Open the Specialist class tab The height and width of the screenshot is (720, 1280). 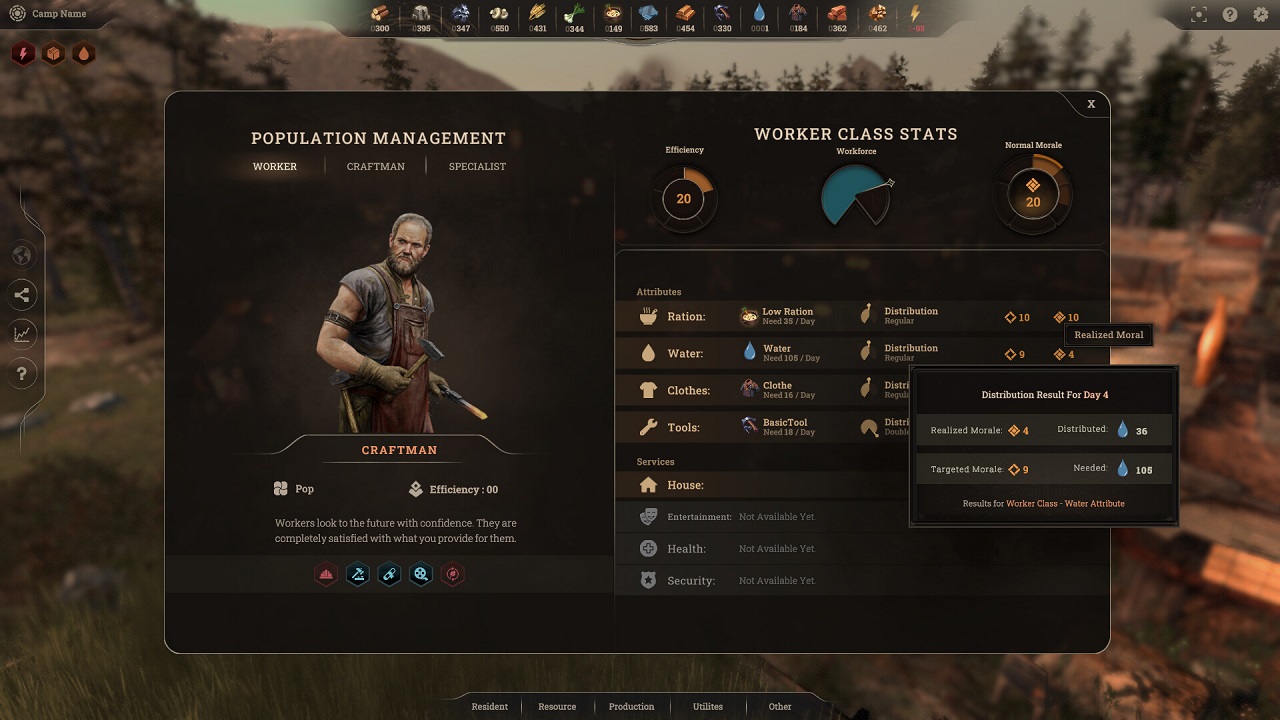477,166
